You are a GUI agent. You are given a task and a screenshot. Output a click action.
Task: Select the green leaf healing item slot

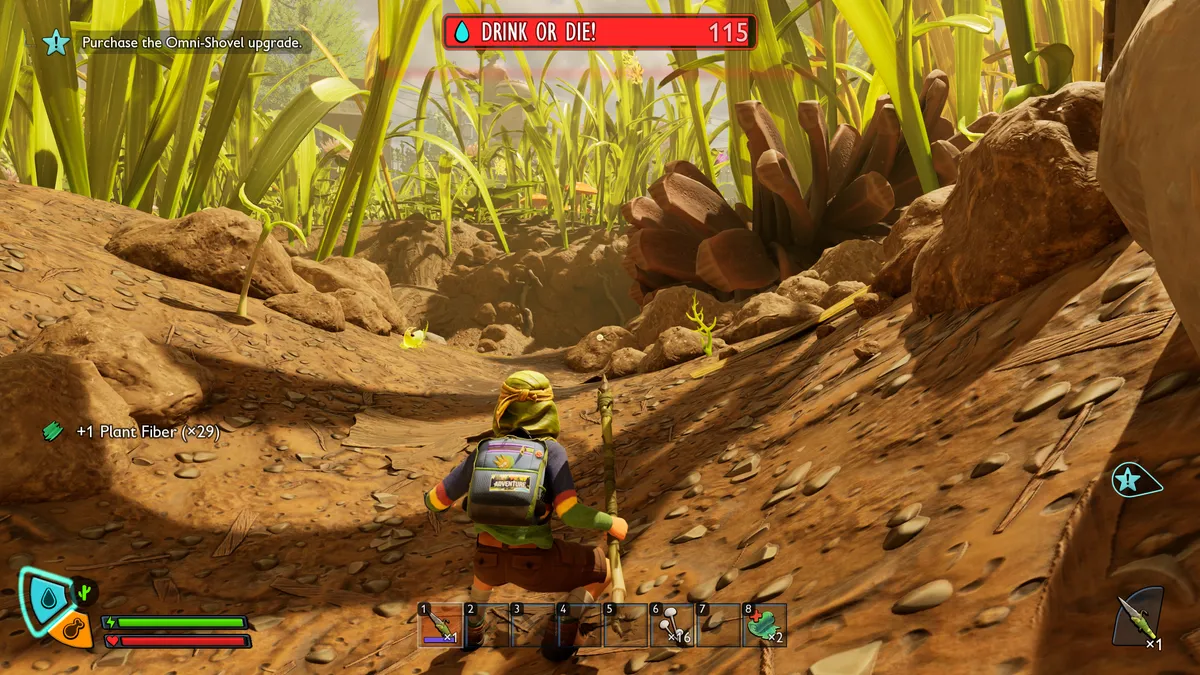click(x=765, y=625)
